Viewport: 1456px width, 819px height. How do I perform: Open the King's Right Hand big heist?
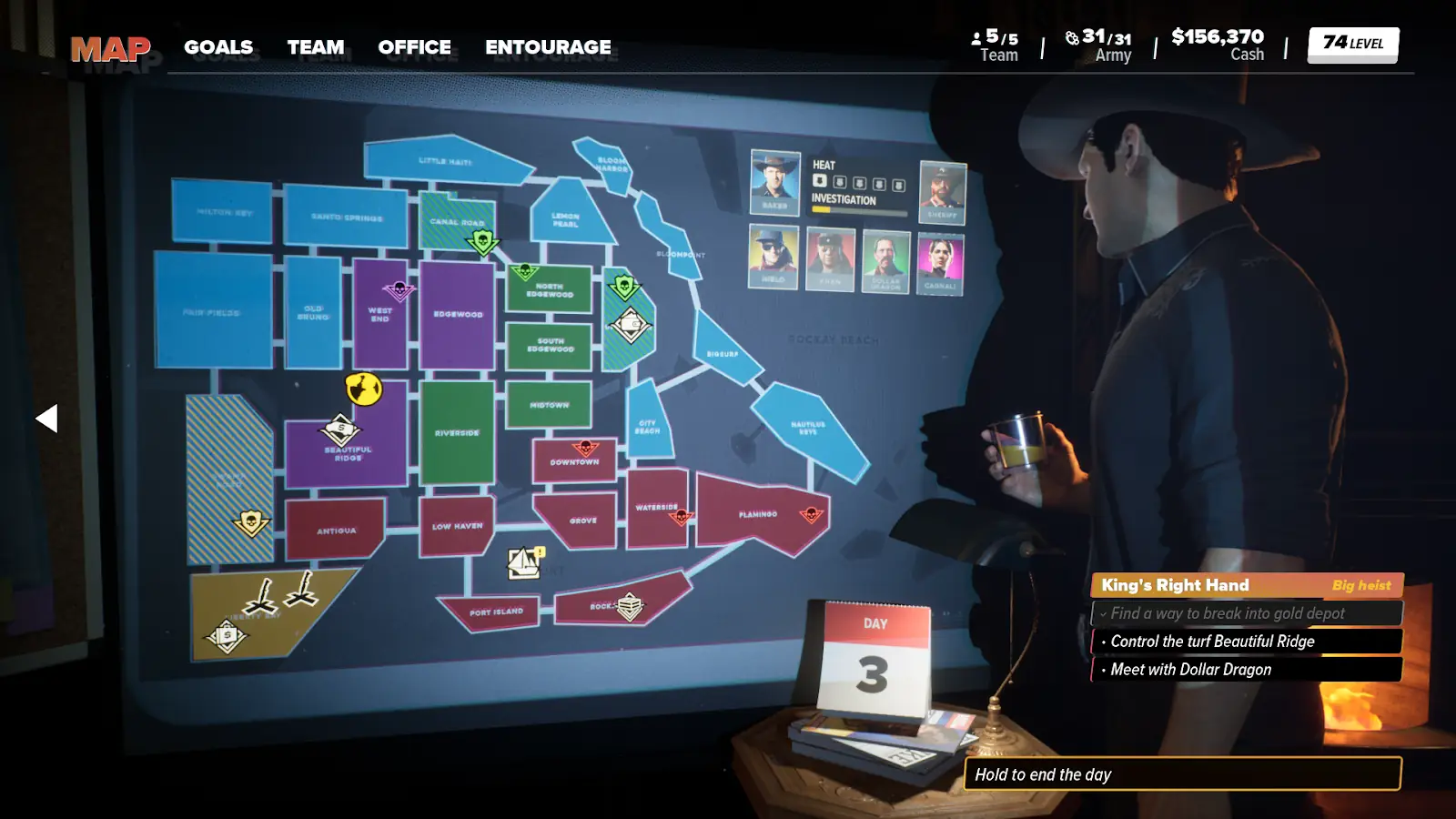(x=1246, y=585)
